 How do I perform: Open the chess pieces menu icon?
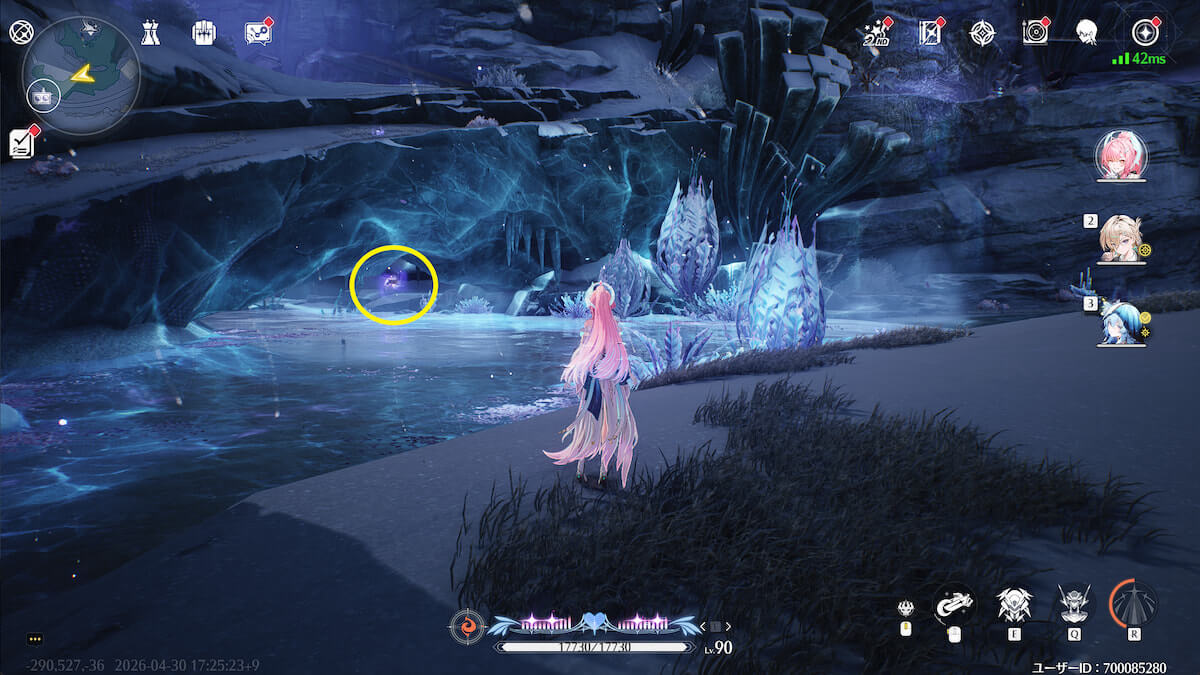(150, 32)
